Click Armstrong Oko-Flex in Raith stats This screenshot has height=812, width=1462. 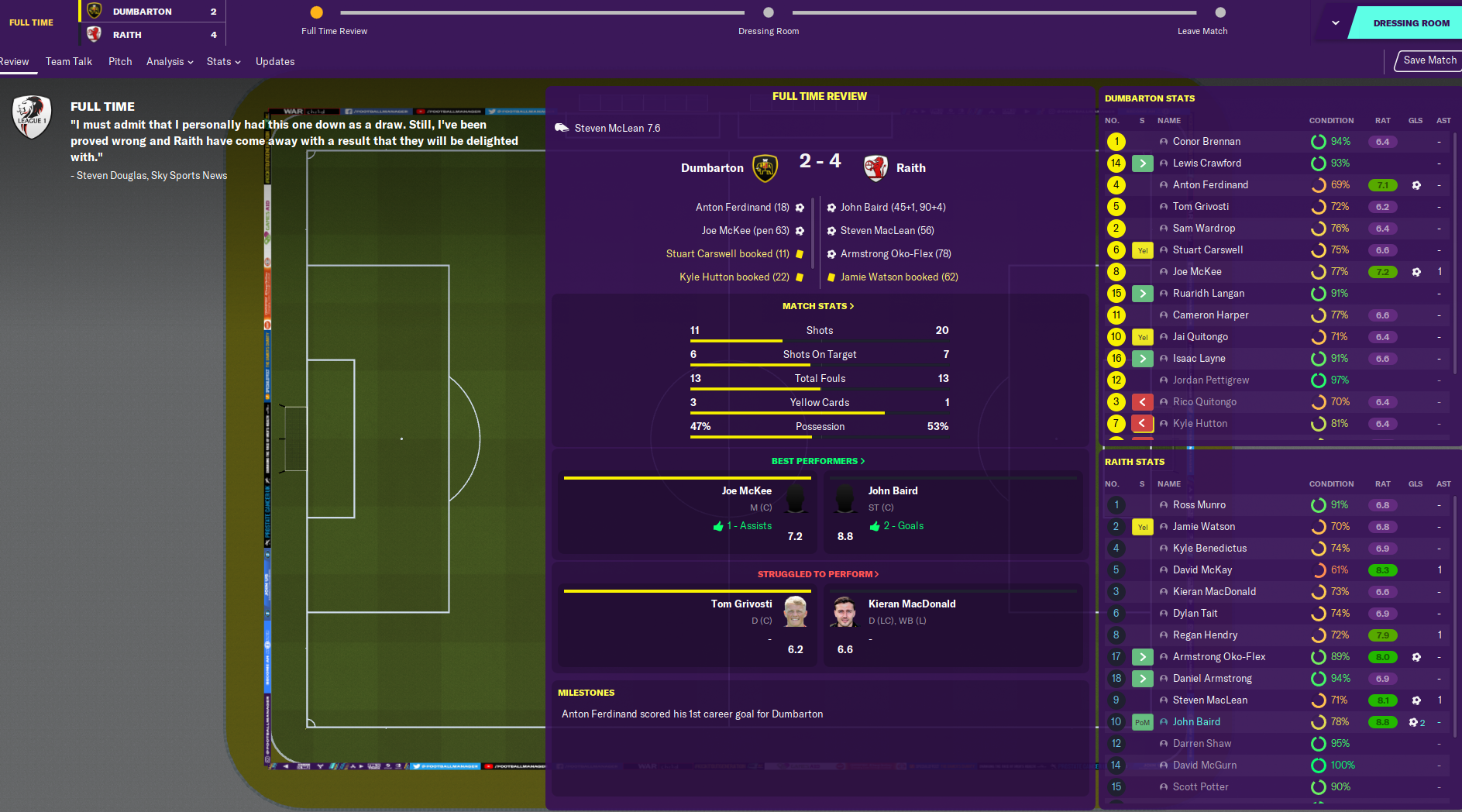pyautogui.click(x=1219, y=657)
